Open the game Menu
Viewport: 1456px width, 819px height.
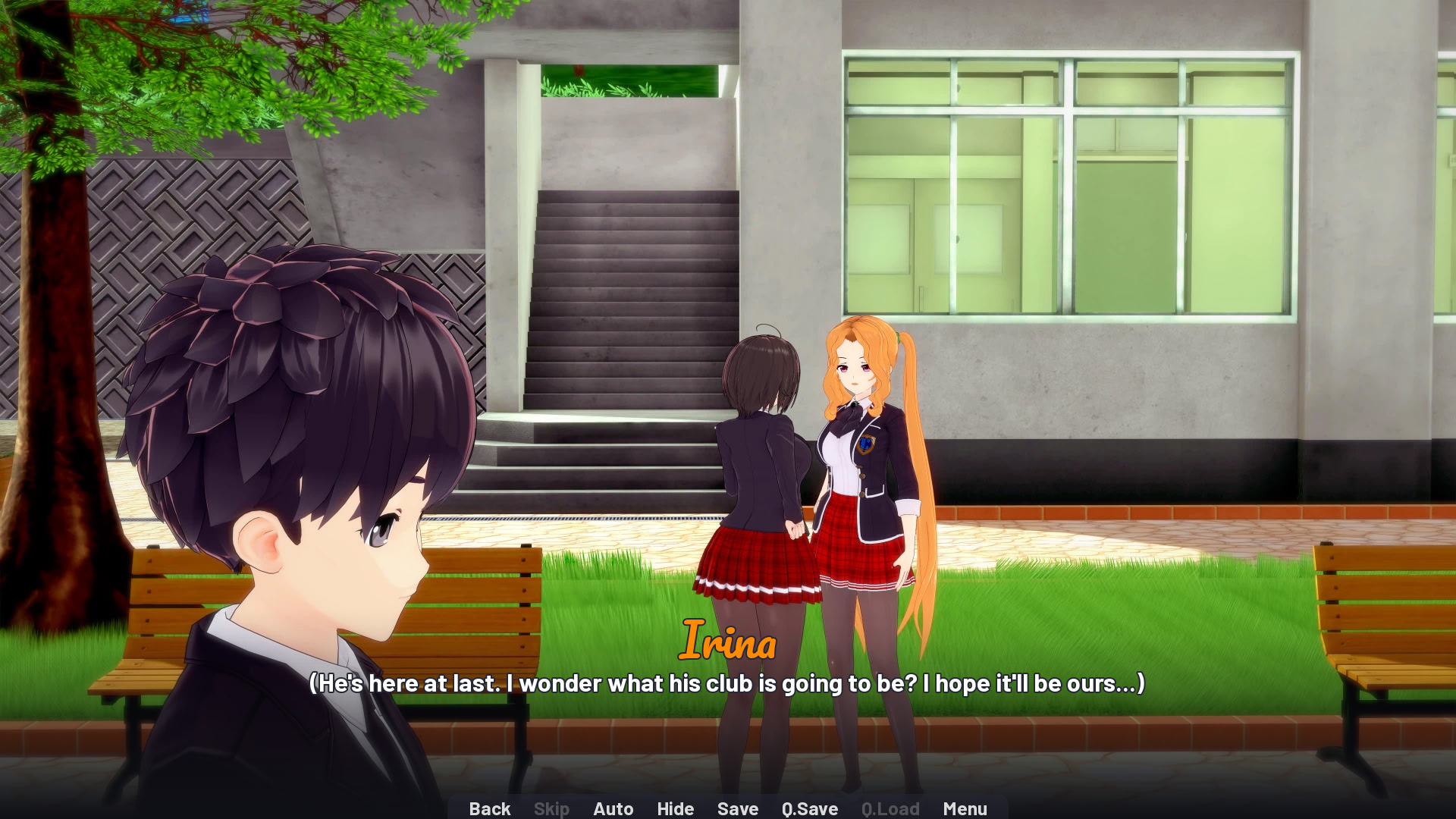click(965, 808)
